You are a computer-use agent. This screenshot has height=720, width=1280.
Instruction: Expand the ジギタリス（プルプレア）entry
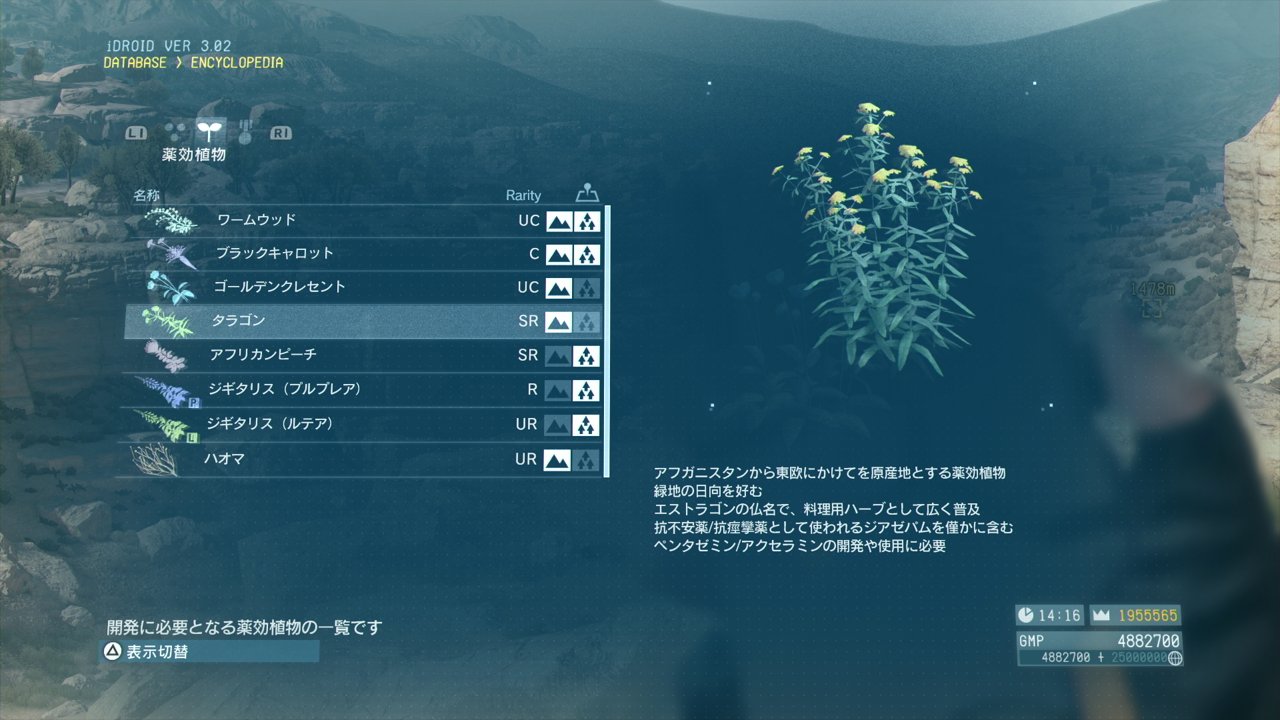(300, 389)
